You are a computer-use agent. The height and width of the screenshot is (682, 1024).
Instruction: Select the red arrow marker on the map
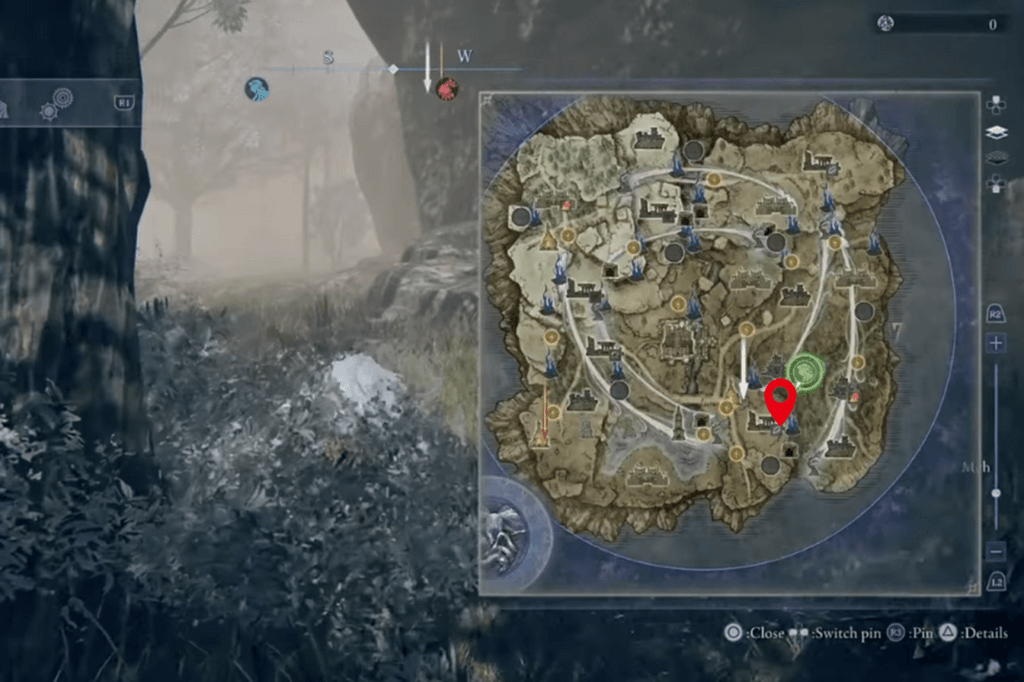click(545, 418)
